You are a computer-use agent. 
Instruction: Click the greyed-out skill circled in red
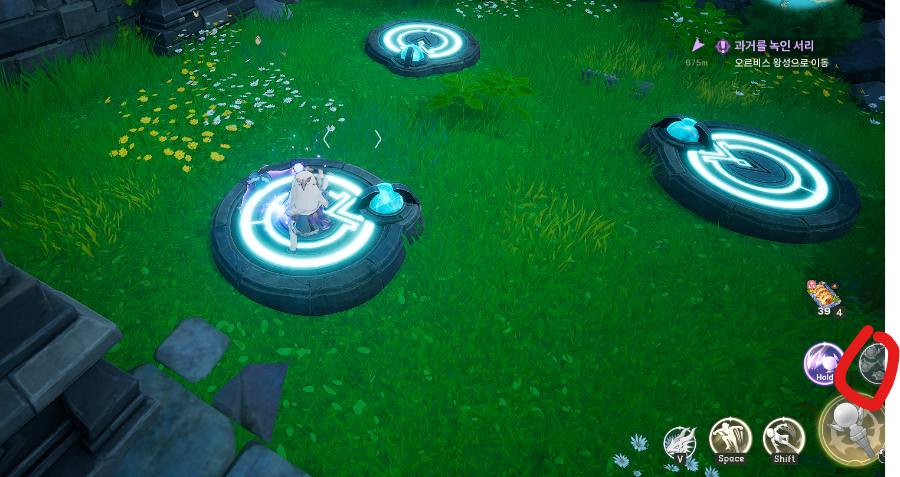coord(873,361)
